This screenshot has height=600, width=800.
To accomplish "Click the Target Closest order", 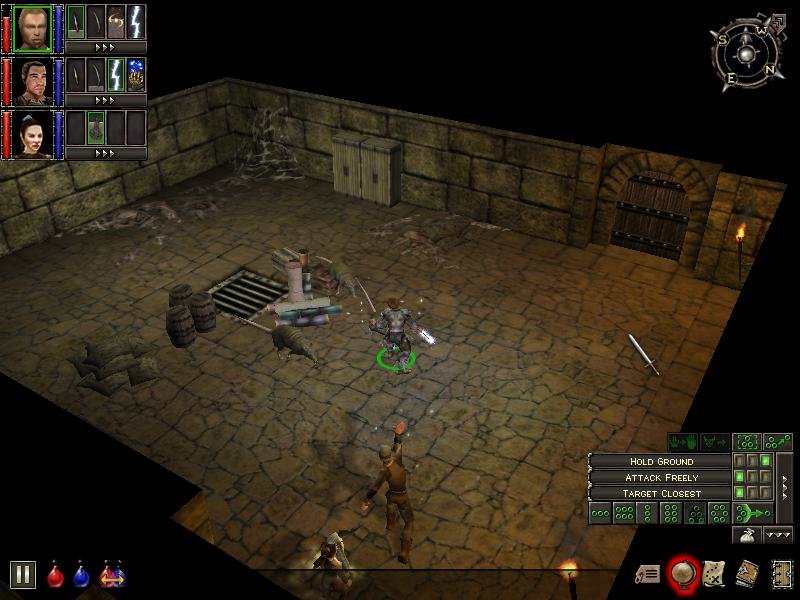I will point(661,493).
